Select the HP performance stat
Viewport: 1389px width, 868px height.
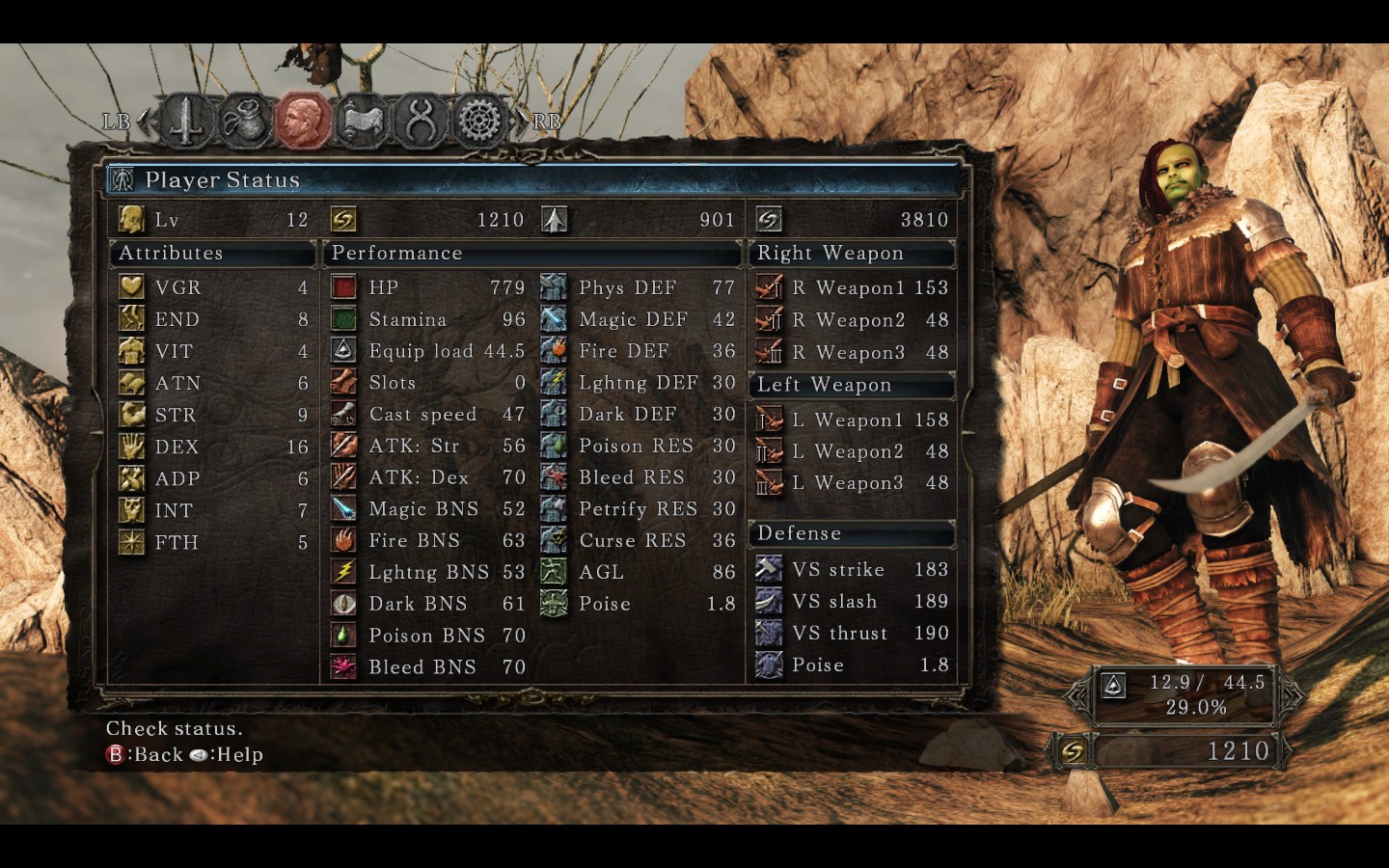[x=427, y=287]
